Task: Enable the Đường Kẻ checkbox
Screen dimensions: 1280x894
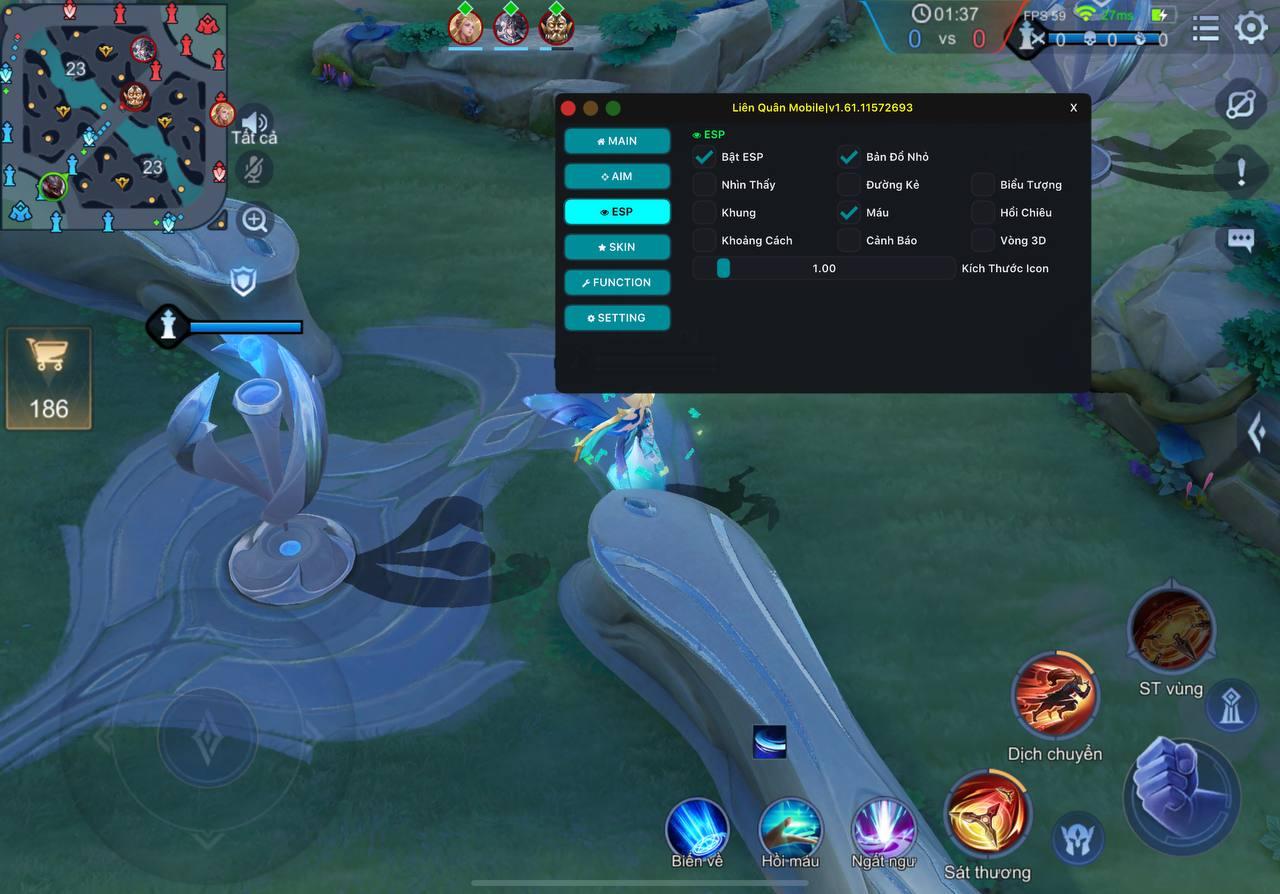Action: tap(849, 185)
